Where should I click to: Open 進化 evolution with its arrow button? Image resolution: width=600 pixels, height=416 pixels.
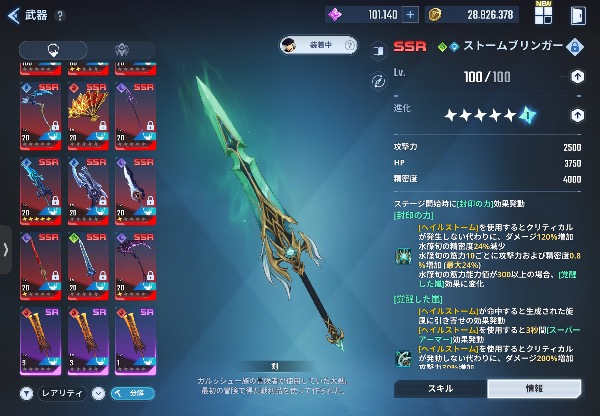click(x=577, y=115)
